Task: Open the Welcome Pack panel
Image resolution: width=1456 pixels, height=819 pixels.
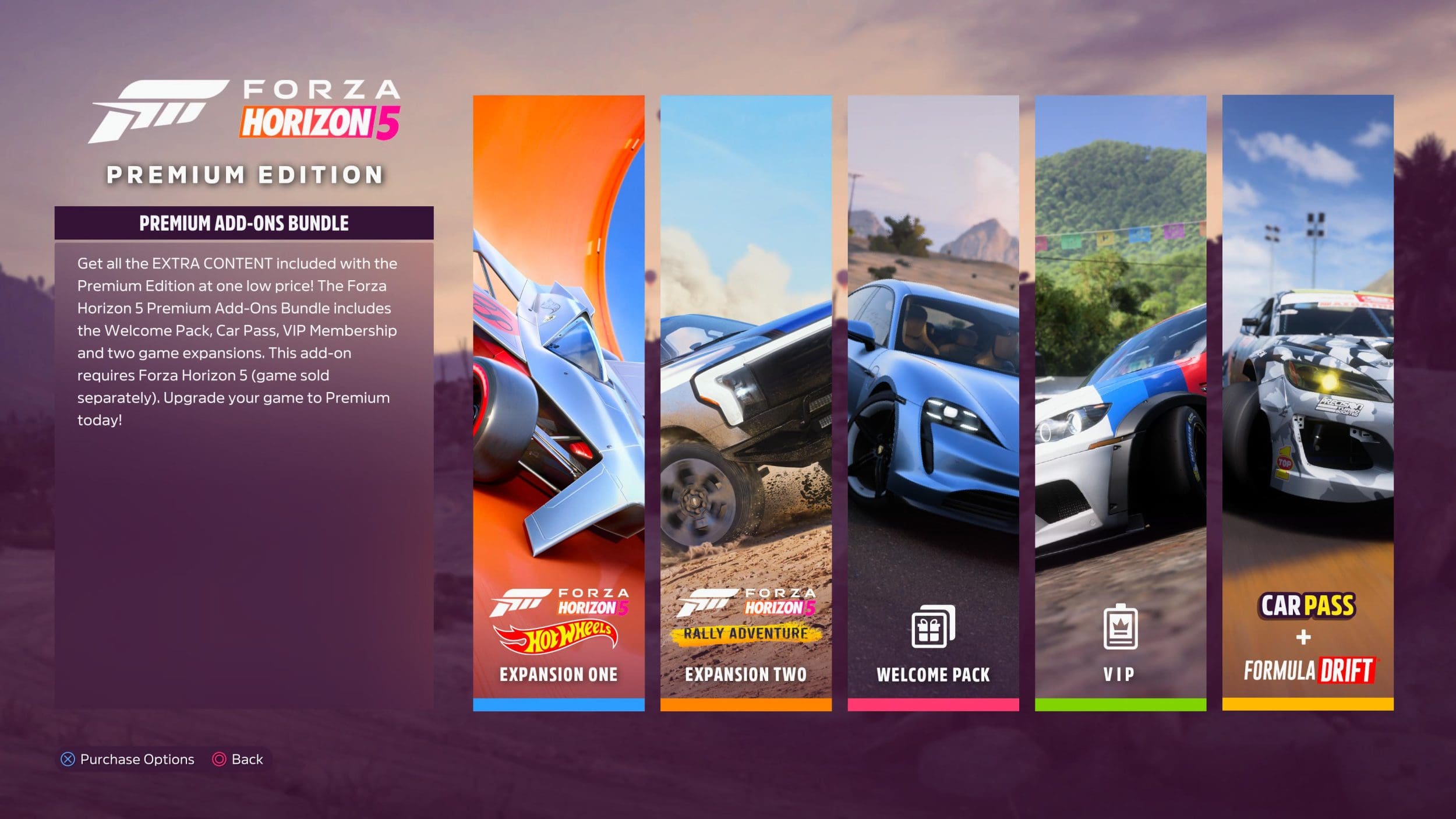Action: point(933,402)
